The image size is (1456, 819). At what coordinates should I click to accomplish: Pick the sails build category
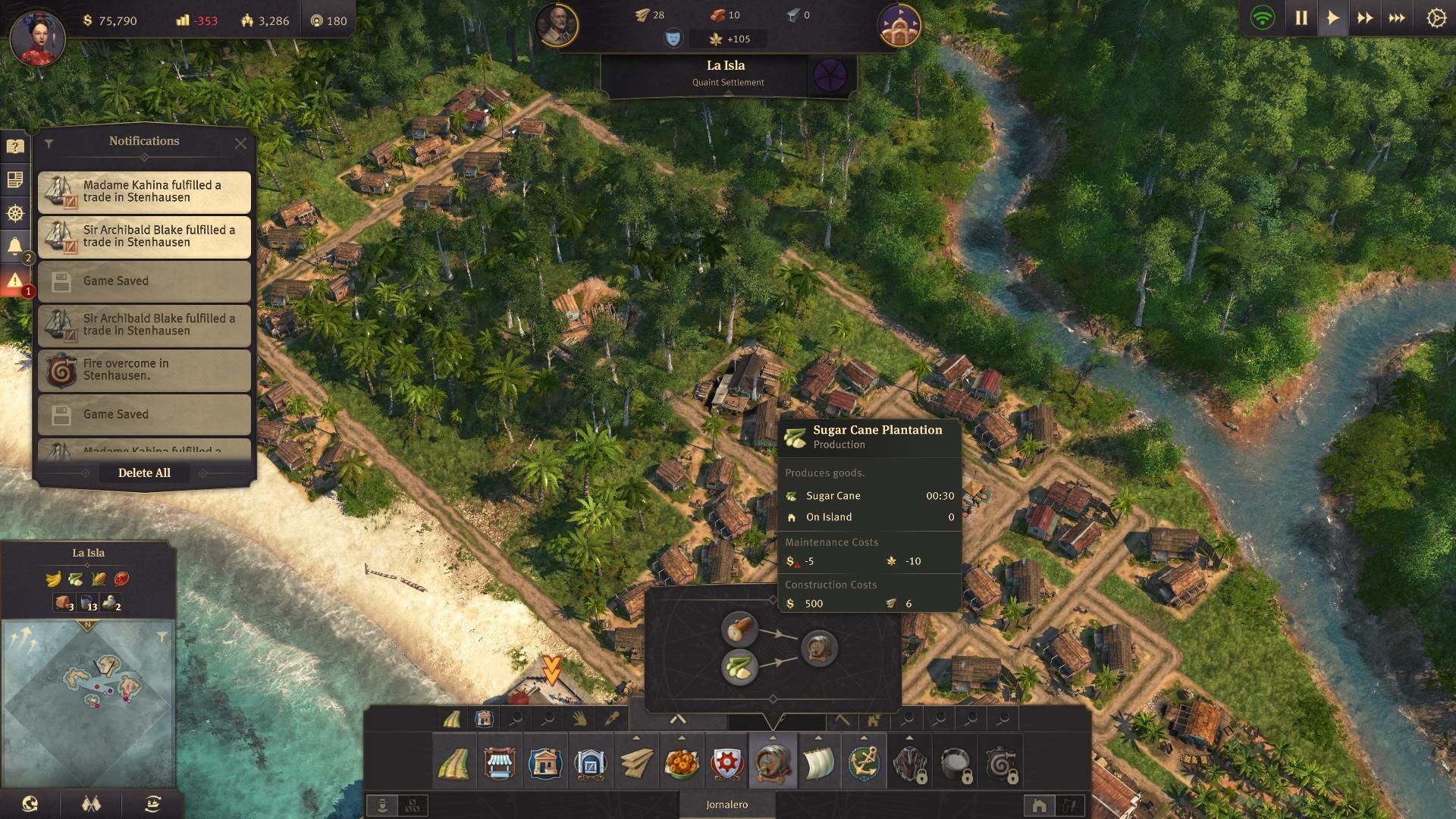(818, 764)
